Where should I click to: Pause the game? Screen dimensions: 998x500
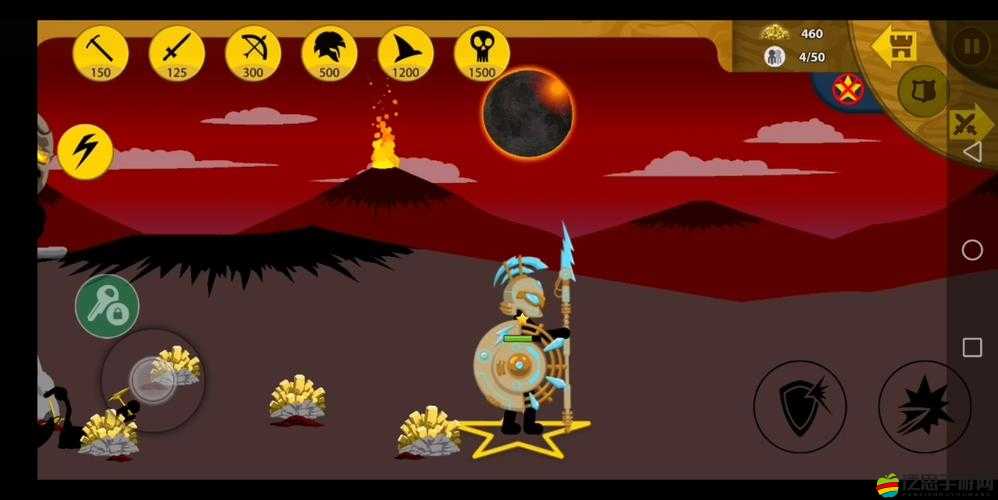click(969, 46)
